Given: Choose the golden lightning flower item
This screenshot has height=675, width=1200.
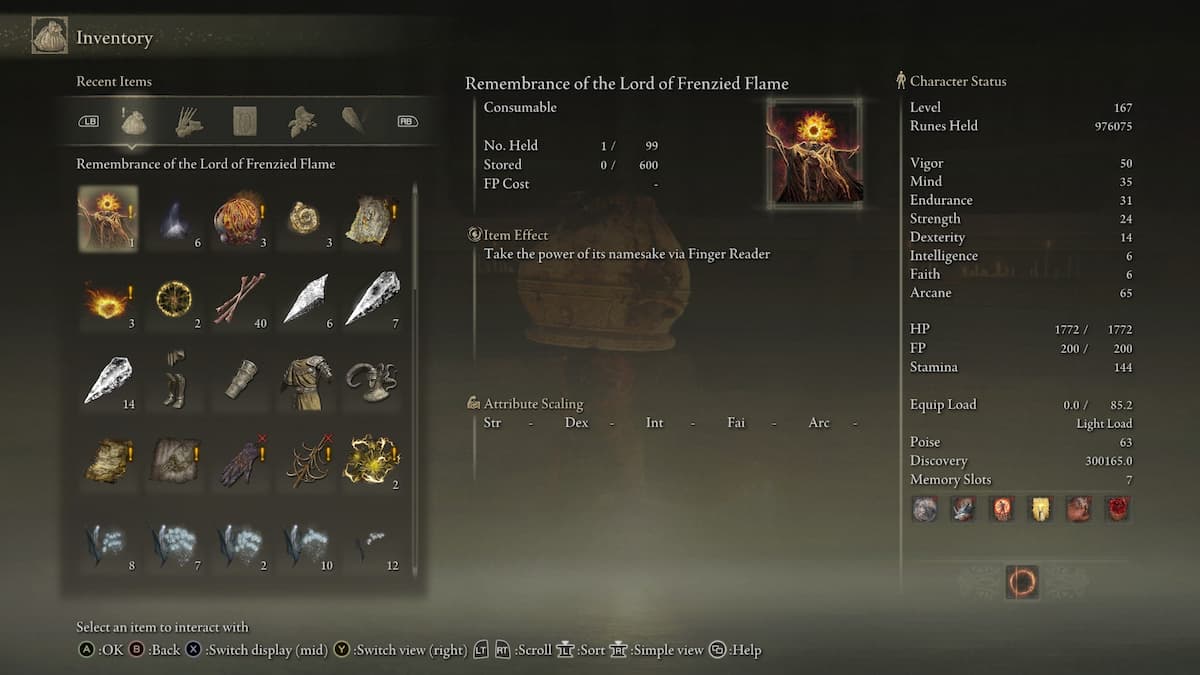Looking at the screenshot, I should (371, 460).
